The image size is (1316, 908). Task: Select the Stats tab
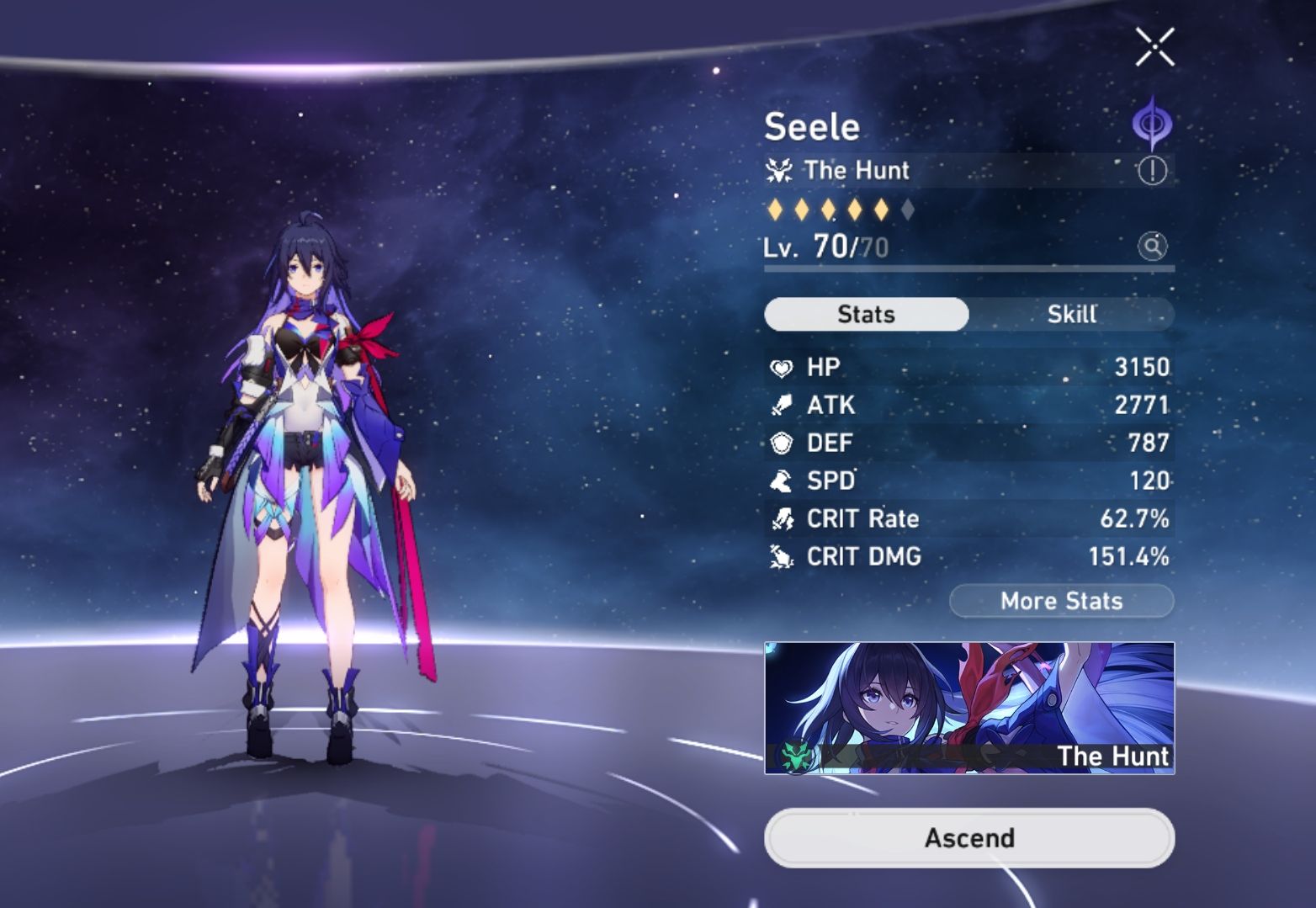pyautogui.click(x=866, y=314)
